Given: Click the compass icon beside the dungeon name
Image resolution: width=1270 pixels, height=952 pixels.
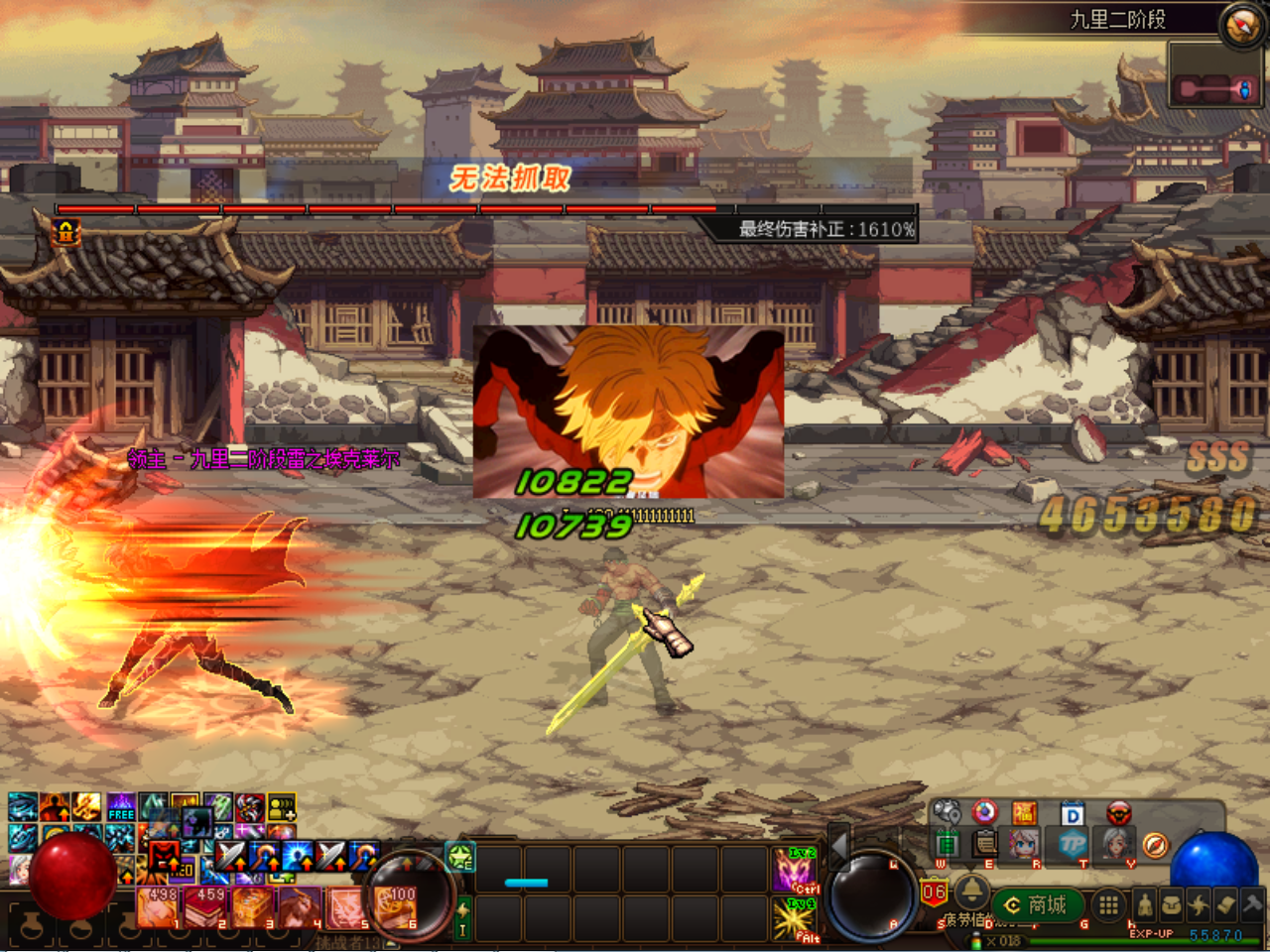Looking at the screenshot, I should tap(1240, 24).
